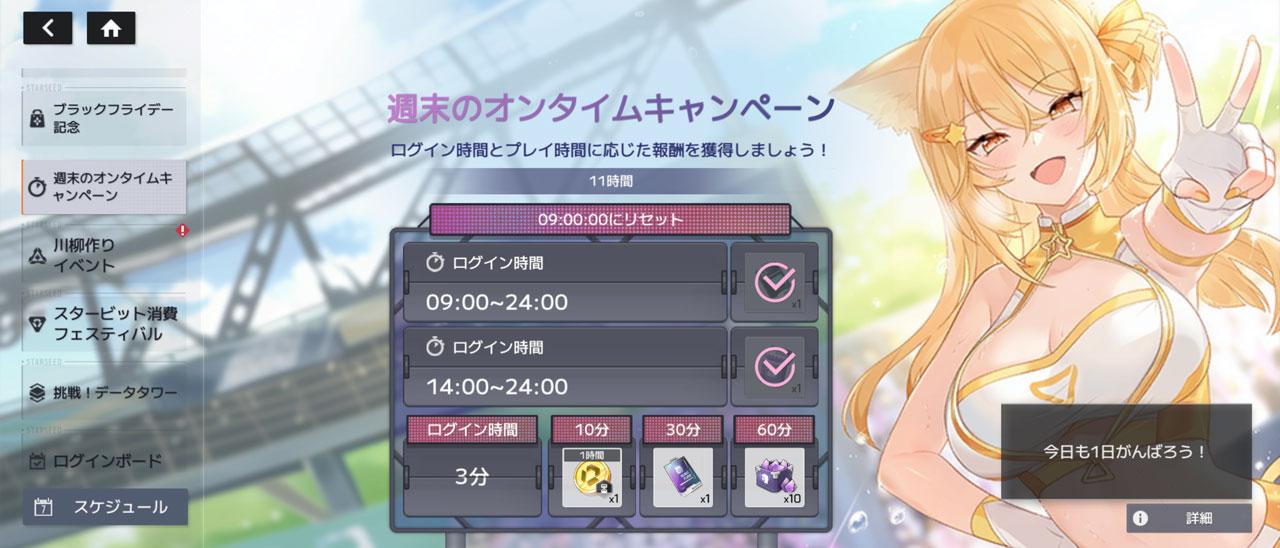
Task: Return to the home screen
Action: (111, 28)
